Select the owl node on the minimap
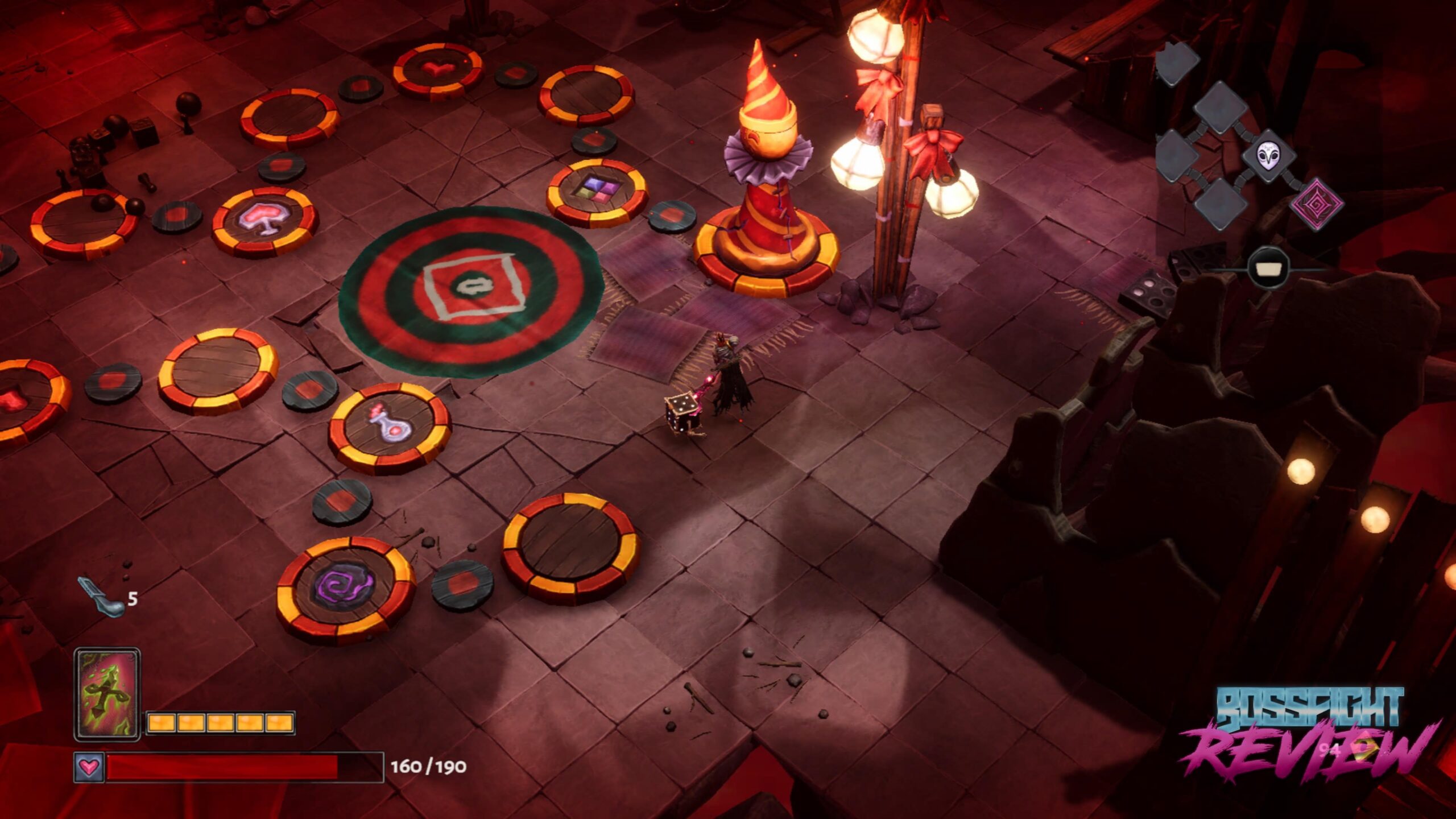 coord(1268,156)
